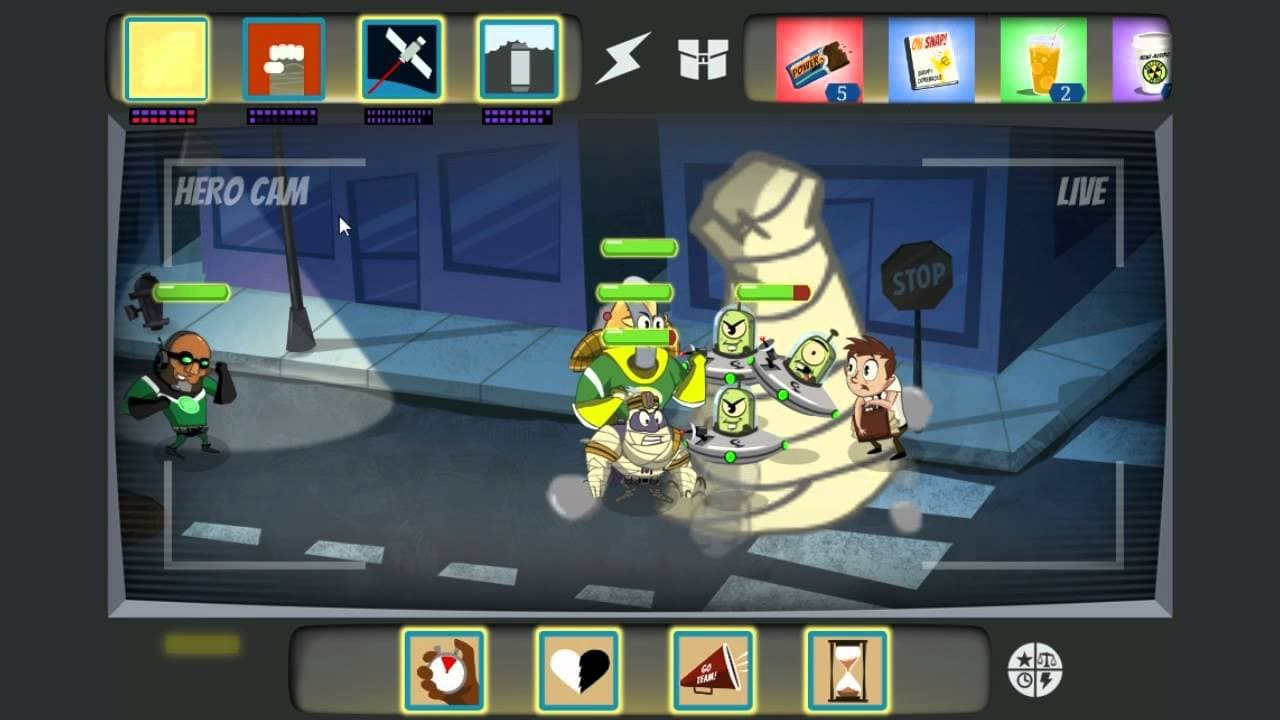Use the Power chocolate bar item

click(x=819, y=60)
